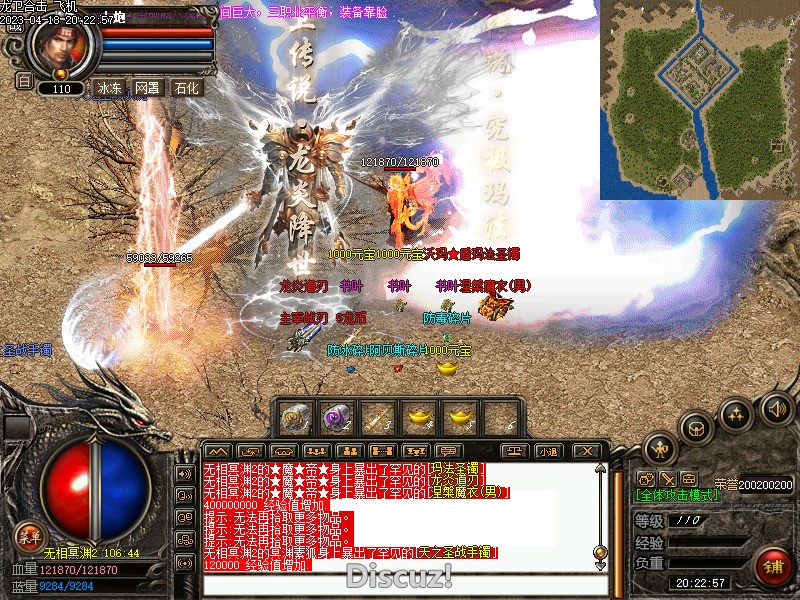Image resolution: width=800 pixels, height=600 pixels.
Task: Select the 网罩 (net) status button
Action: (x=147, y=88)
